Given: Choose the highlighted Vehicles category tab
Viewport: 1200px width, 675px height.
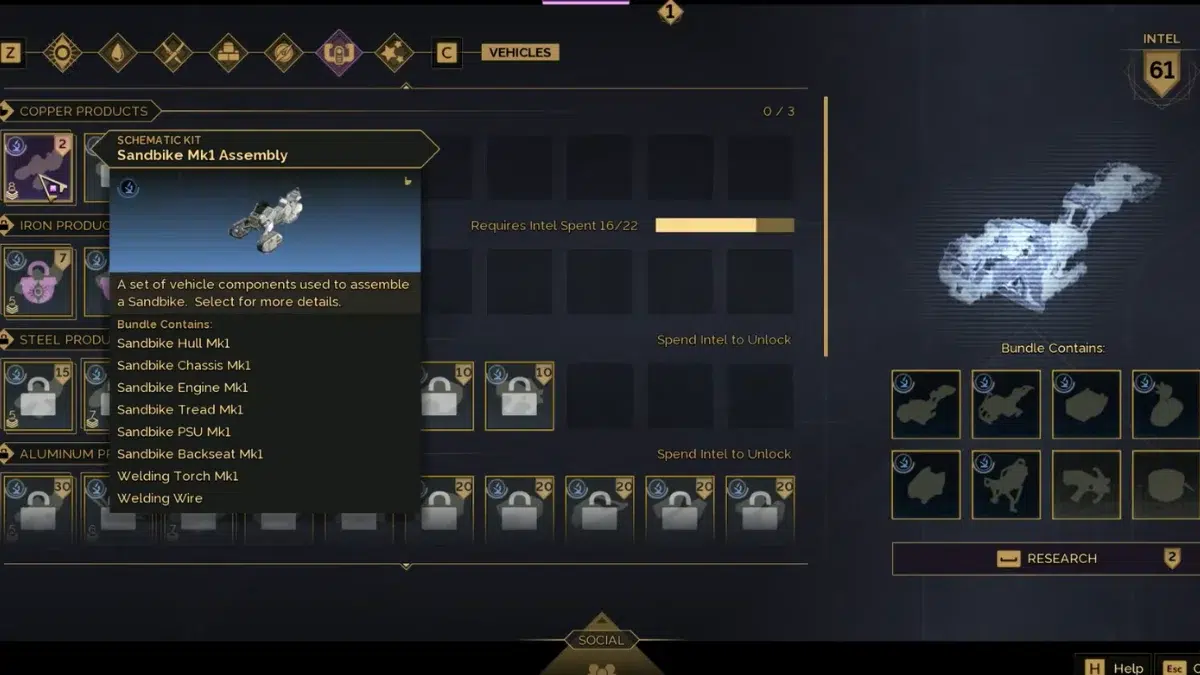Looking at the screenshot, I should tap(339, 53).
